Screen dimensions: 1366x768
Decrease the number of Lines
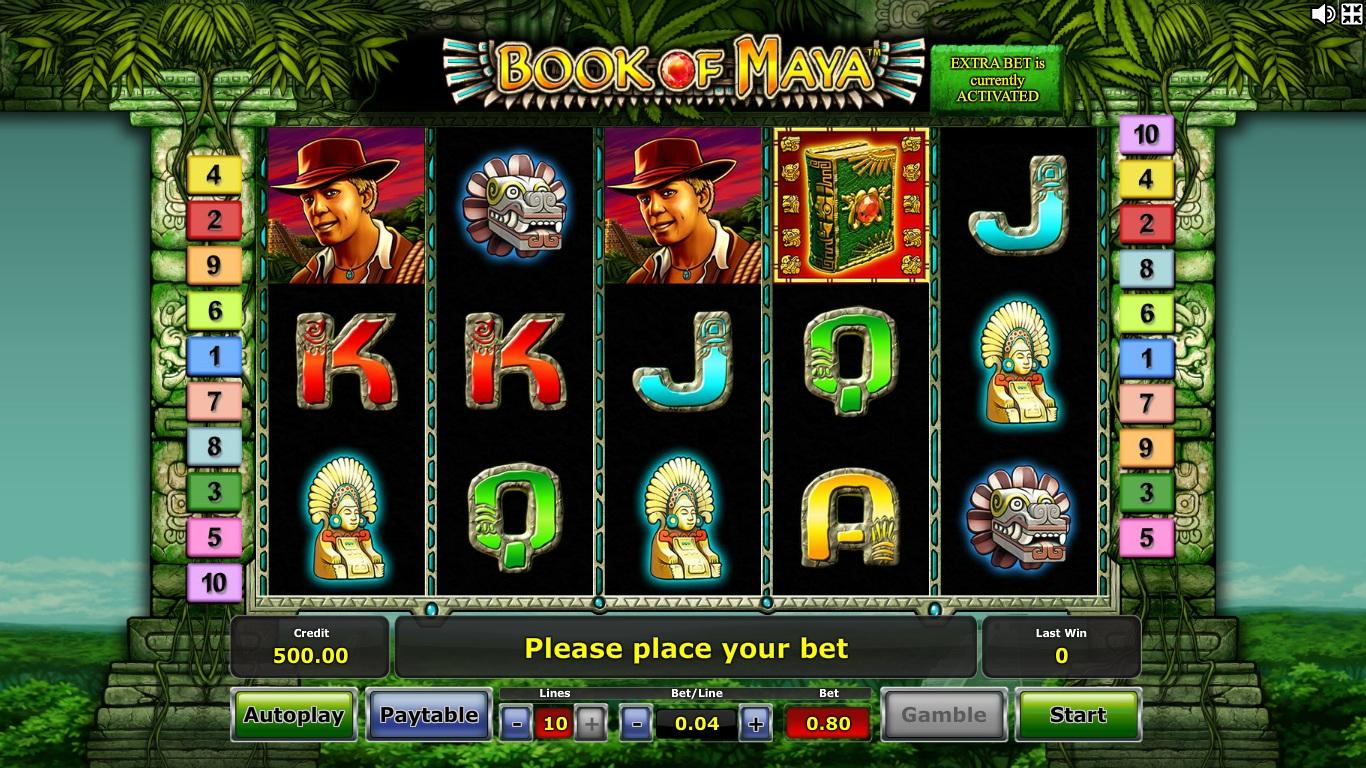pos(516,723)
